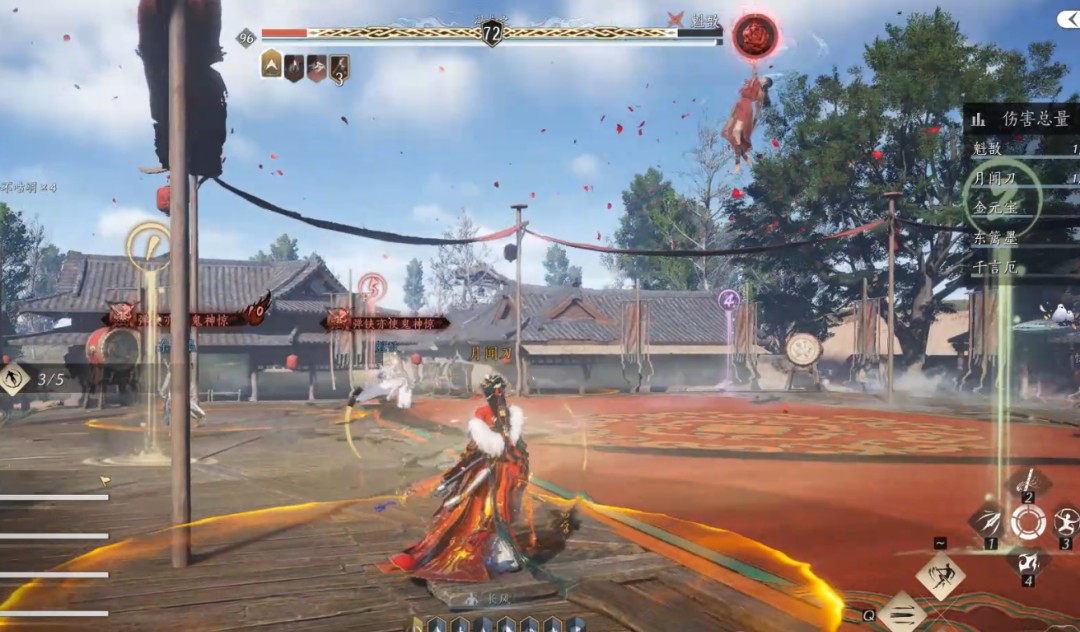Click the central segmented ring skill wheel
This screenshot has height=632, width=1080.
click(1027, 521)
